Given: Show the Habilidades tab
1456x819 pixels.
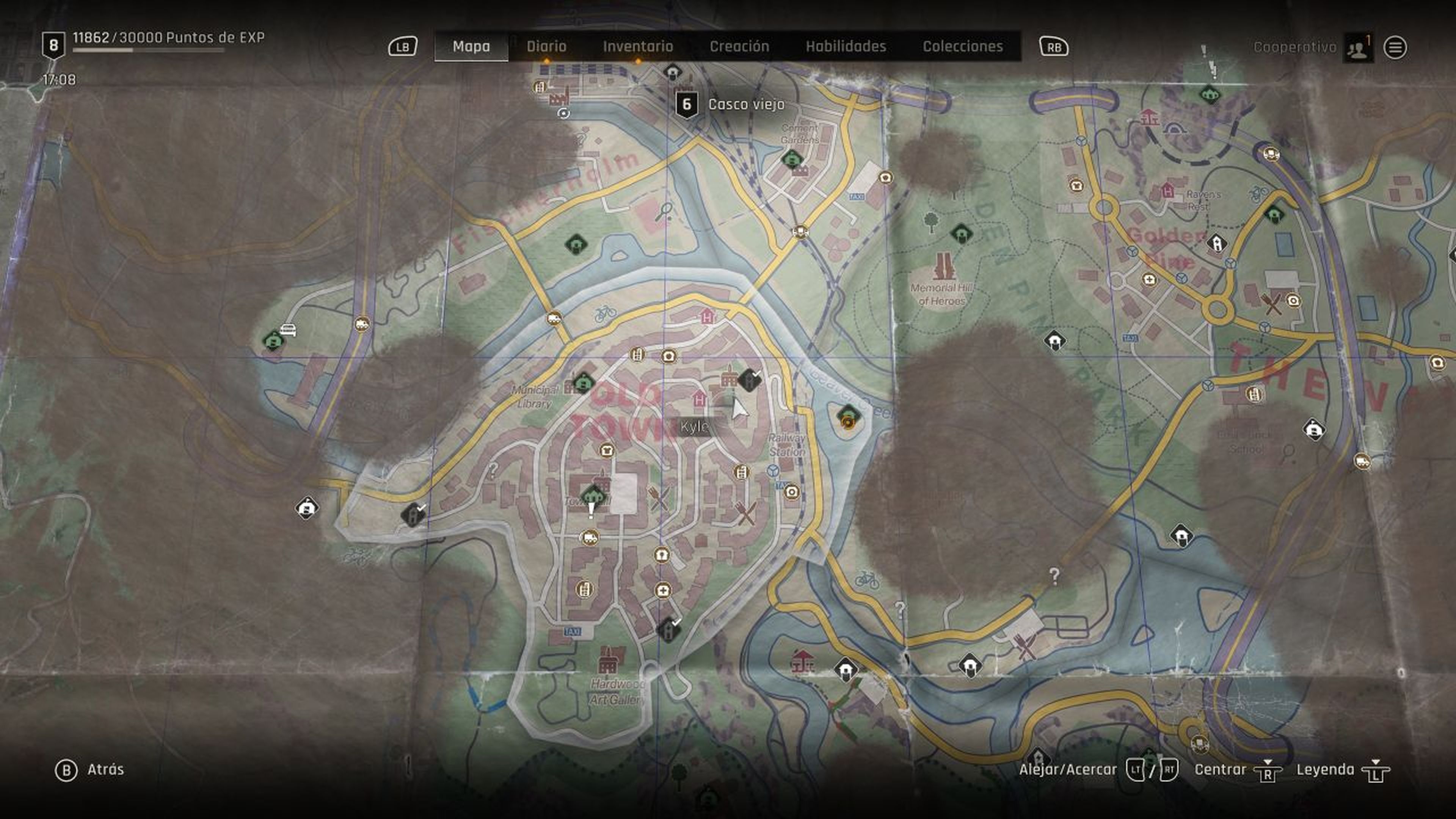Looking at the screenshot, I should tap(846, 46).
